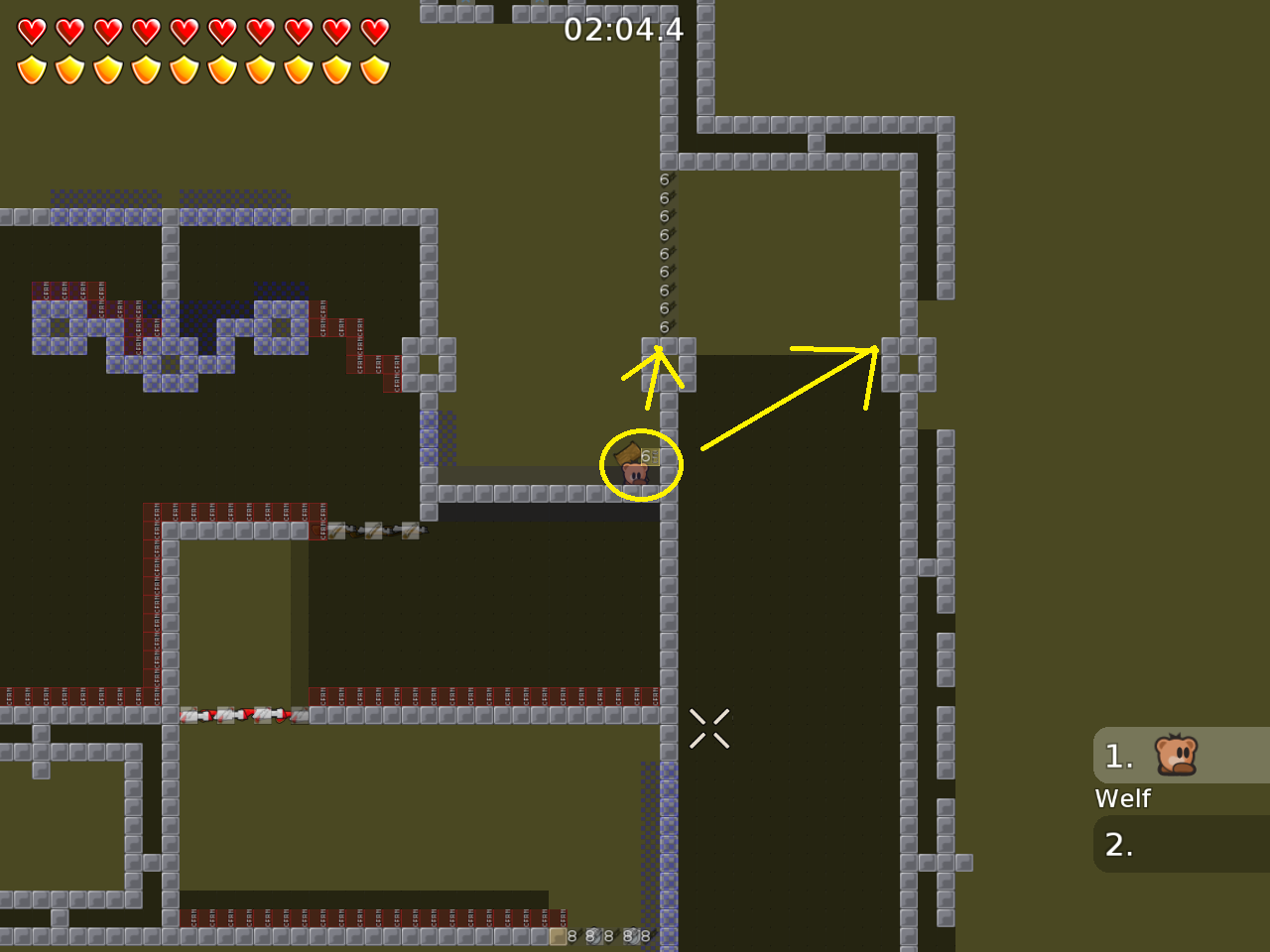Click the Welf name label

pyautogui.click(x=1122, y=798)
